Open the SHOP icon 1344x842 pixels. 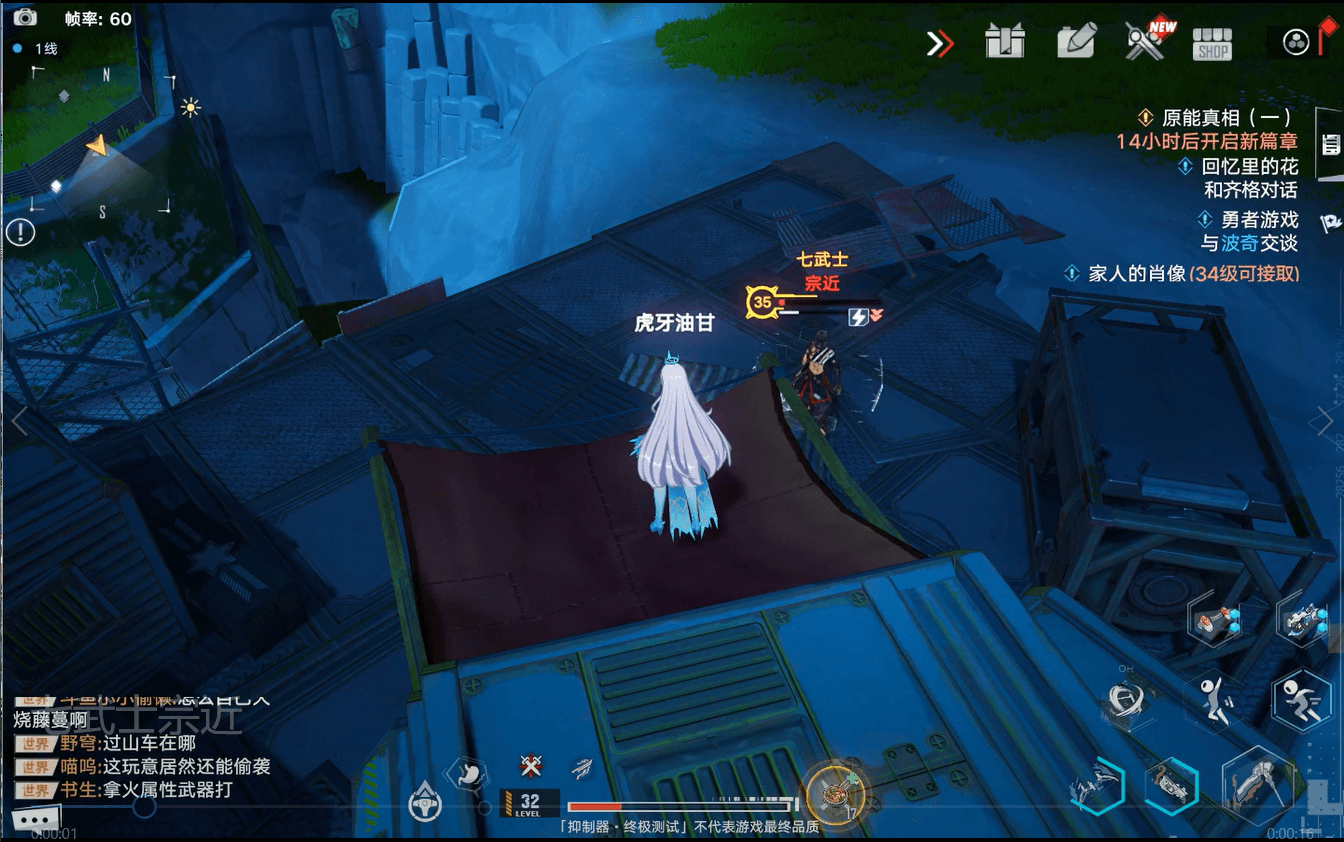1211,43
